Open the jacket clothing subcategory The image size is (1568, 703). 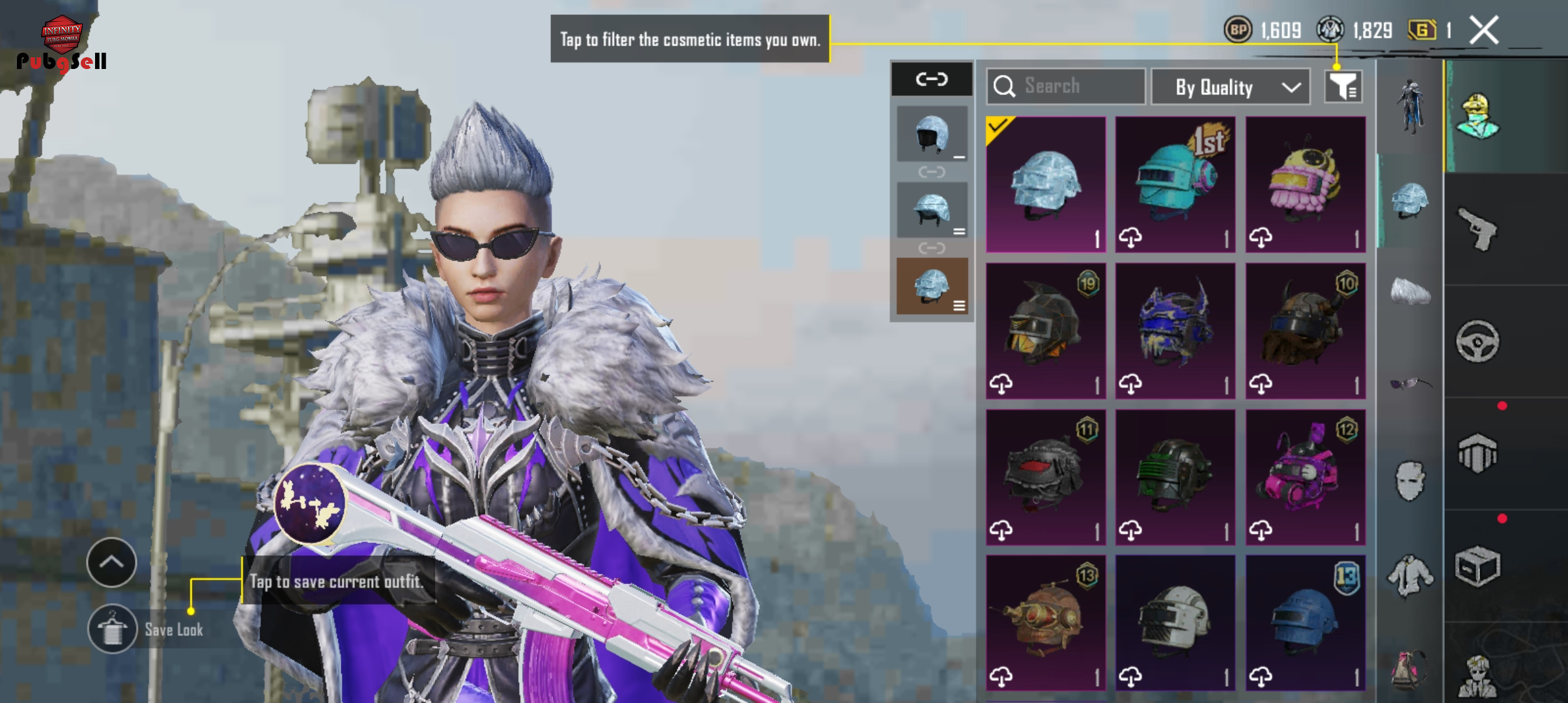coord(1410,575)
